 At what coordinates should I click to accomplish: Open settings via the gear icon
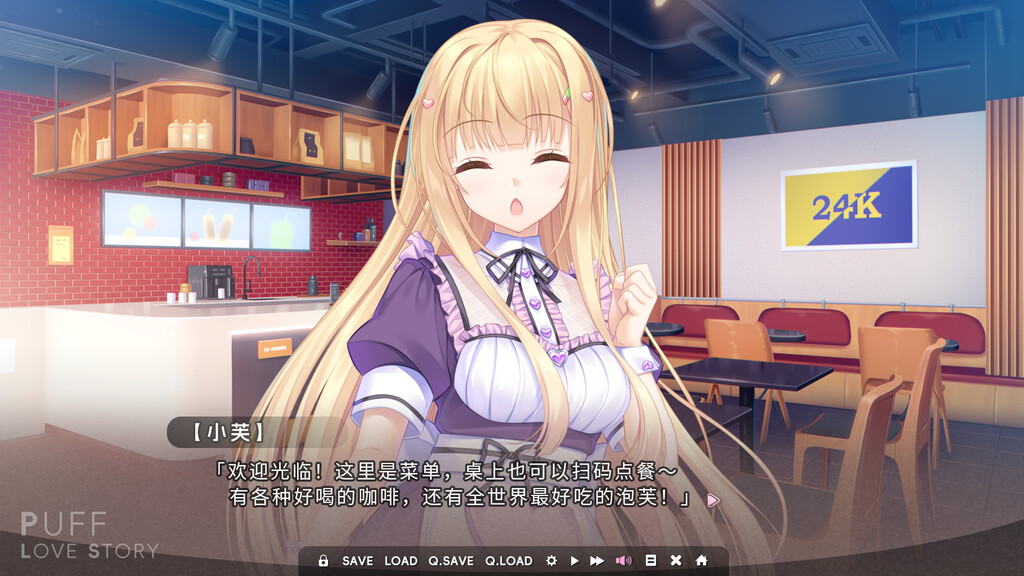point(551,561)
